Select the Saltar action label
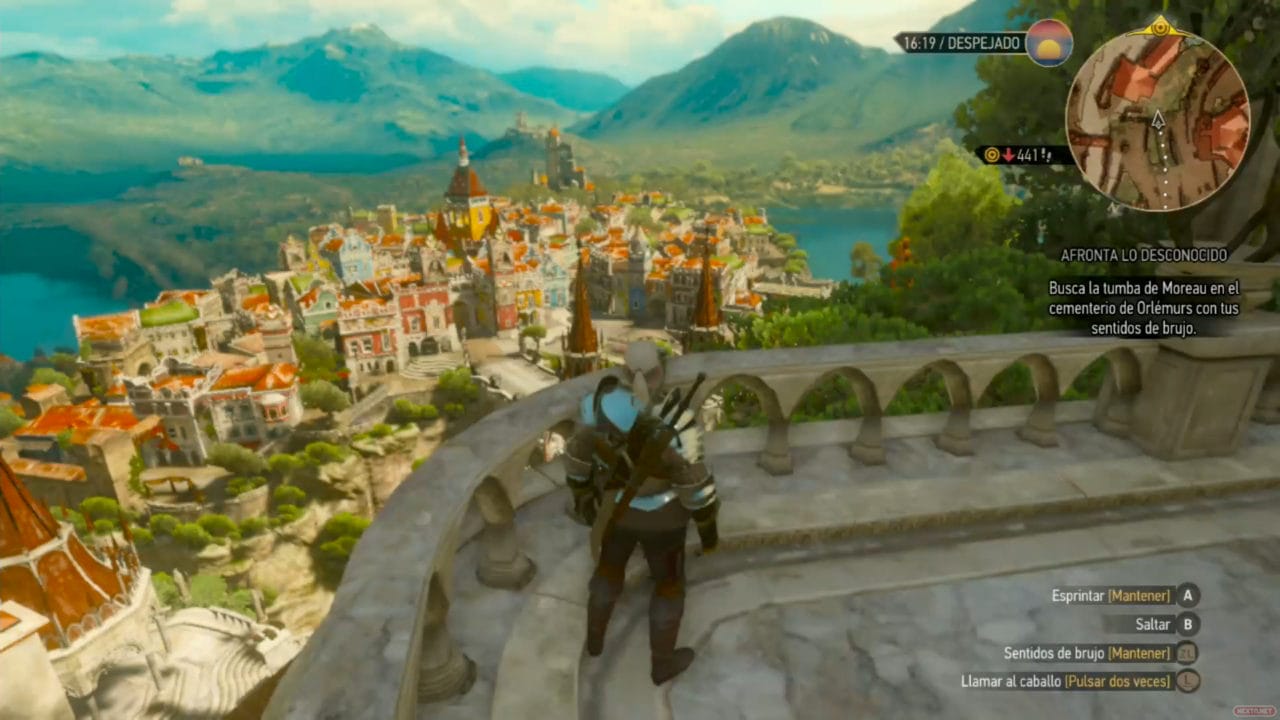 pos(1153,625)
